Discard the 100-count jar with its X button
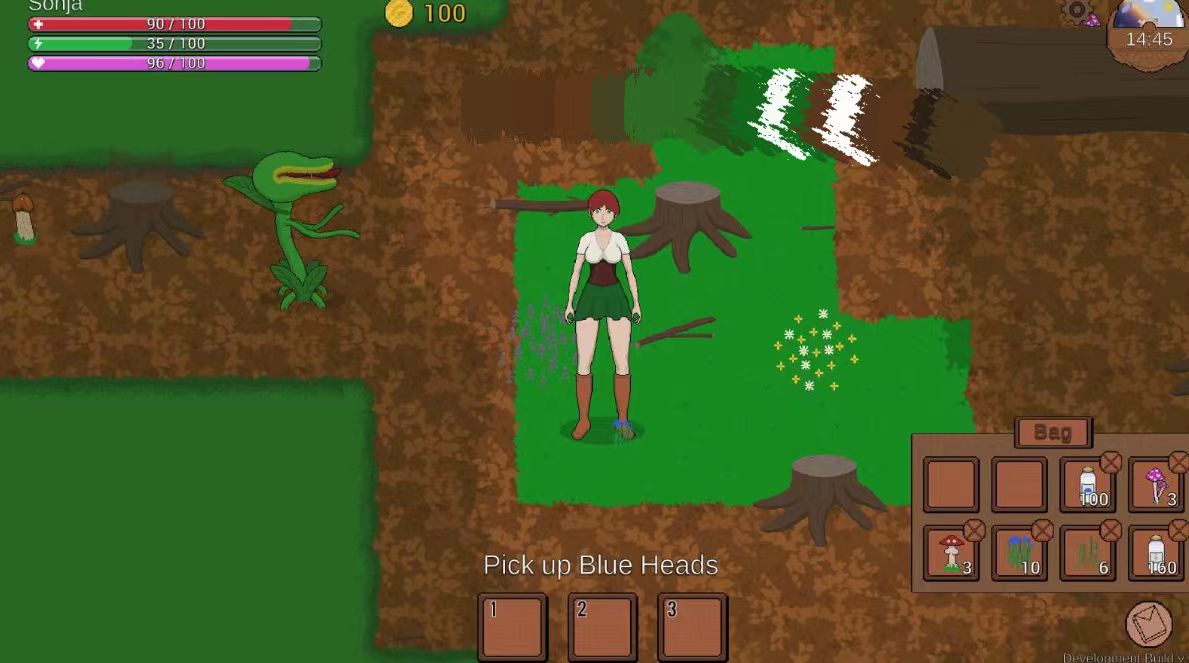1189x663 pixels. tap(1110, 462)
